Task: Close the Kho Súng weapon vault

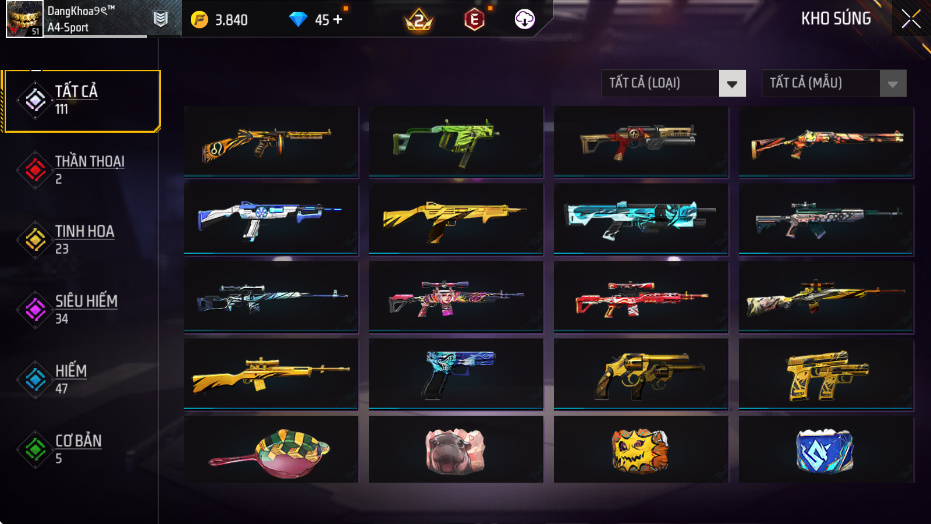Action: point(911,19)
